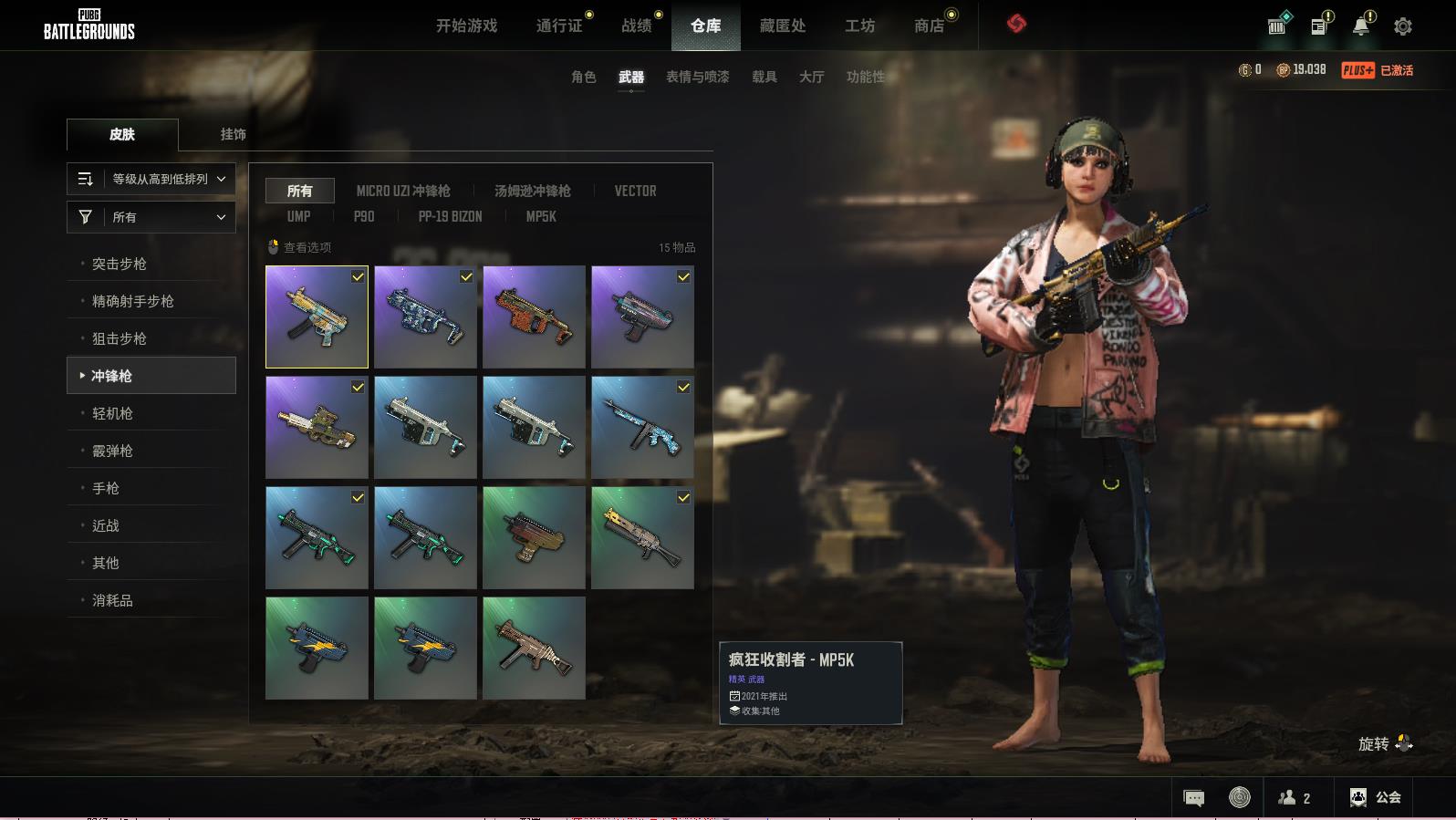1456x820 pixels.
Task: Open the chat speech bubble icon
Action: point(1193,798)
